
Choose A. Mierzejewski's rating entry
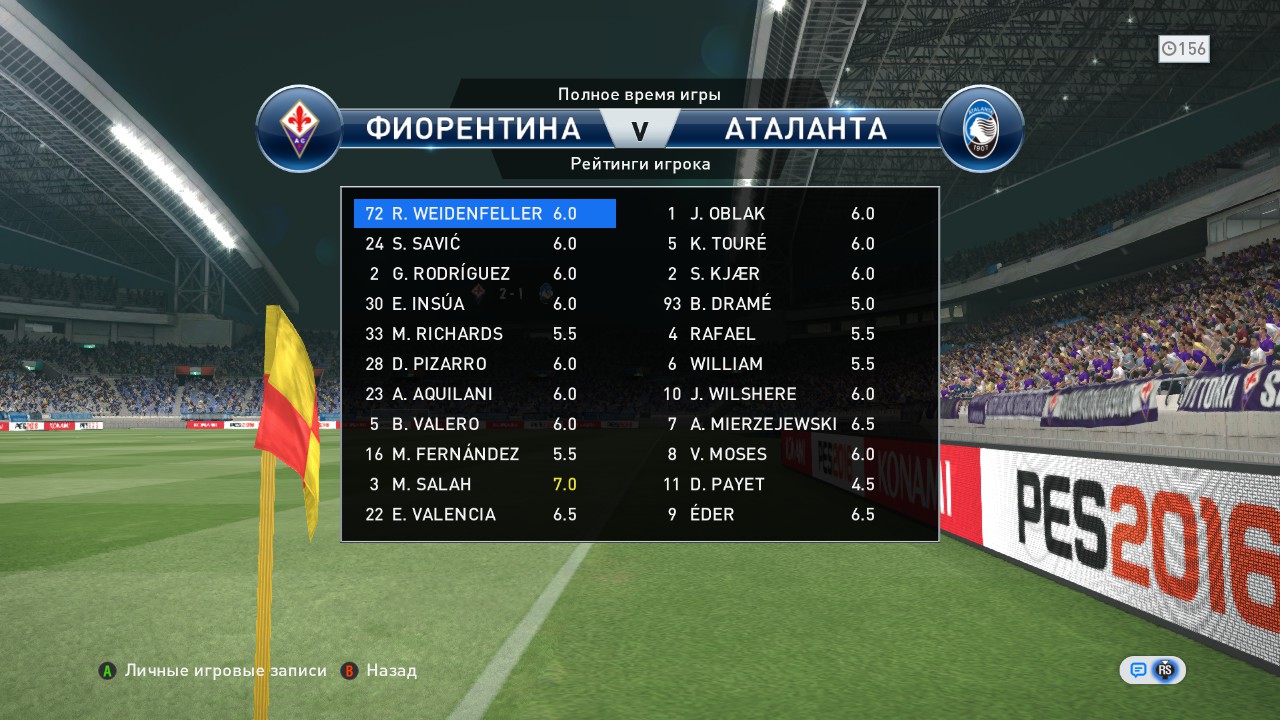pos(770,424)
